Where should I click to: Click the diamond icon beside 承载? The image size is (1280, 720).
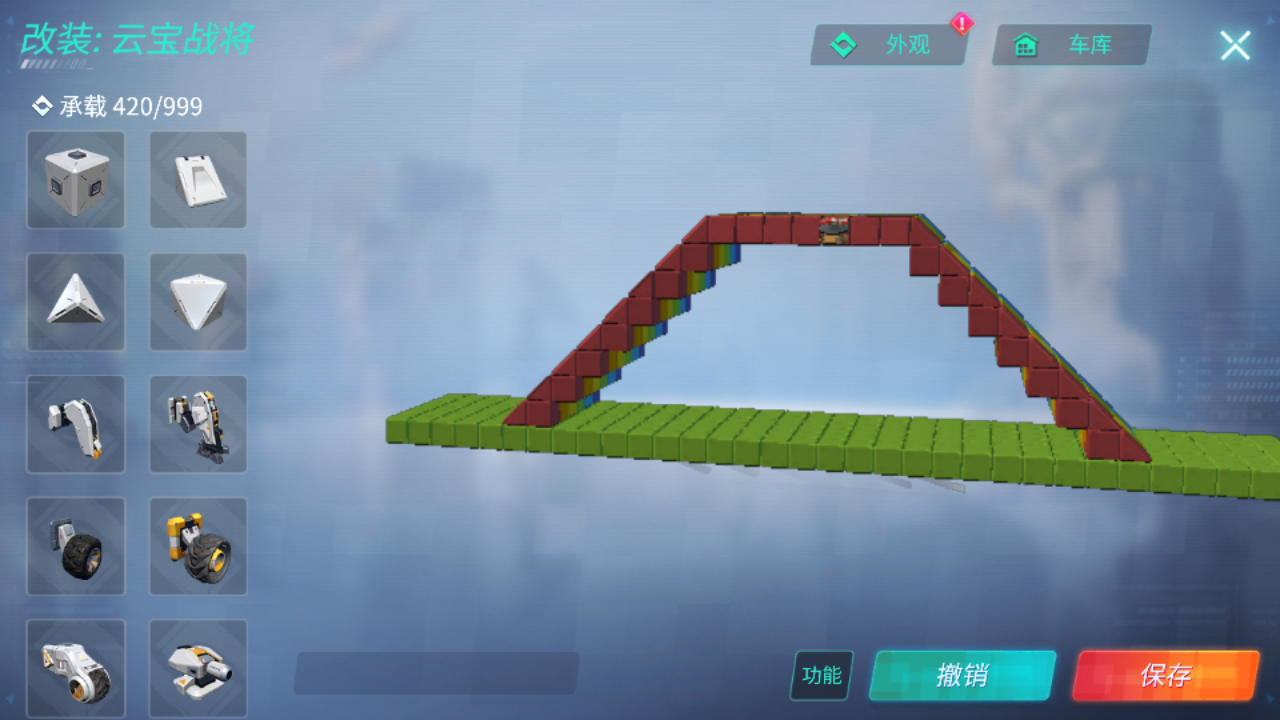coord(42,105)
